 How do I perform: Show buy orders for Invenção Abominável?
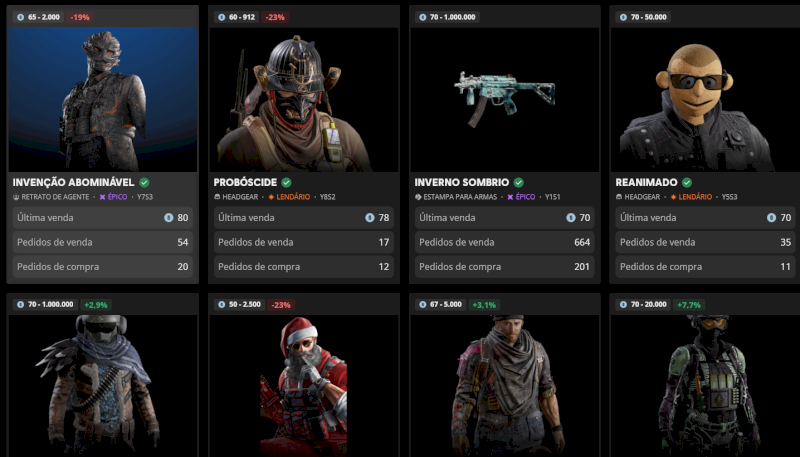(x=103, y=267)
